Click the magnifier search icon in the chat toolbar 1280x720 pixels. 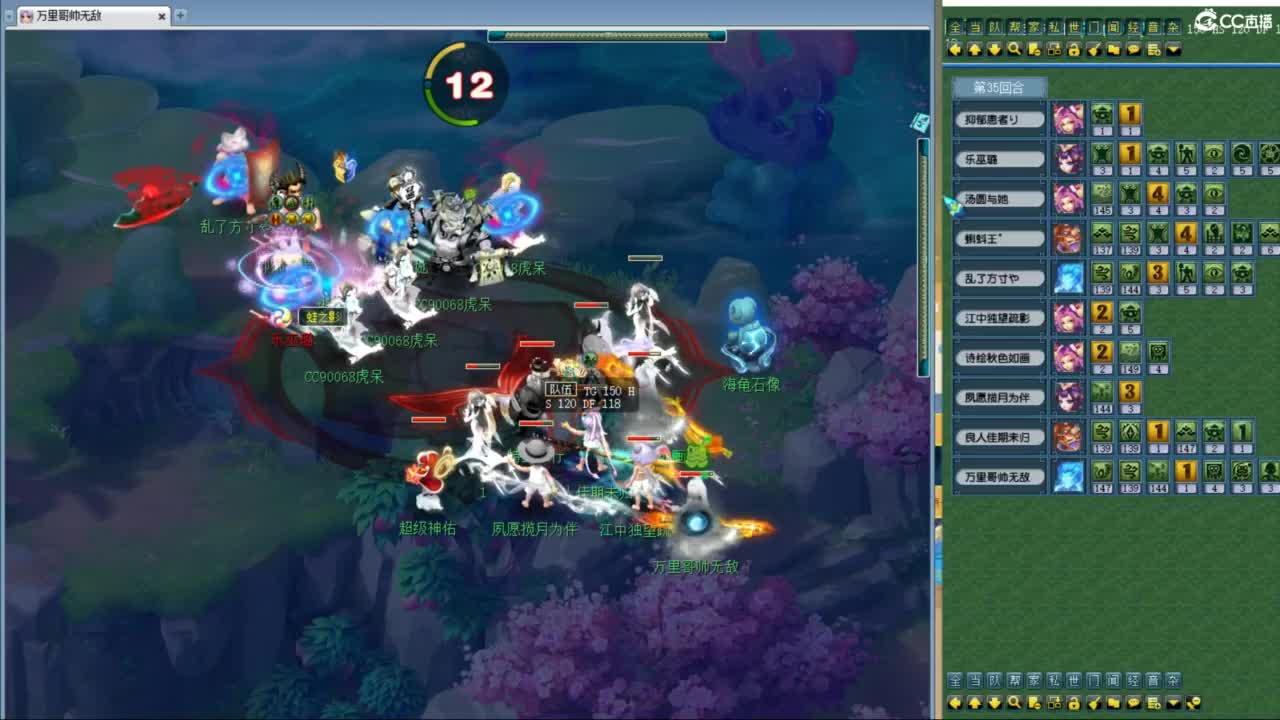click(1014, 50)
